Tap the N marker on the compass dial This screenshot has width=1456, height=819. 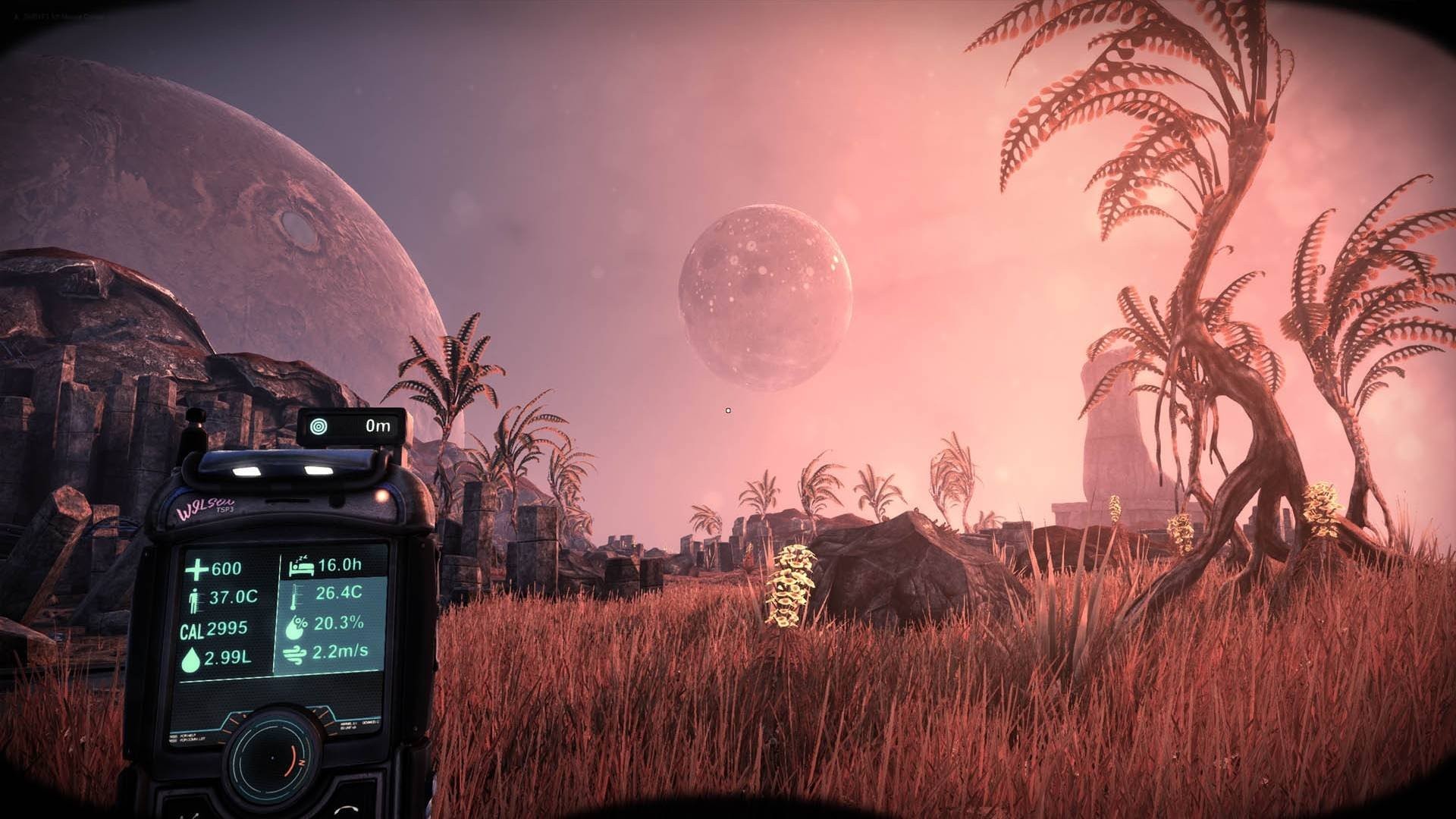(x=301, y=762)
